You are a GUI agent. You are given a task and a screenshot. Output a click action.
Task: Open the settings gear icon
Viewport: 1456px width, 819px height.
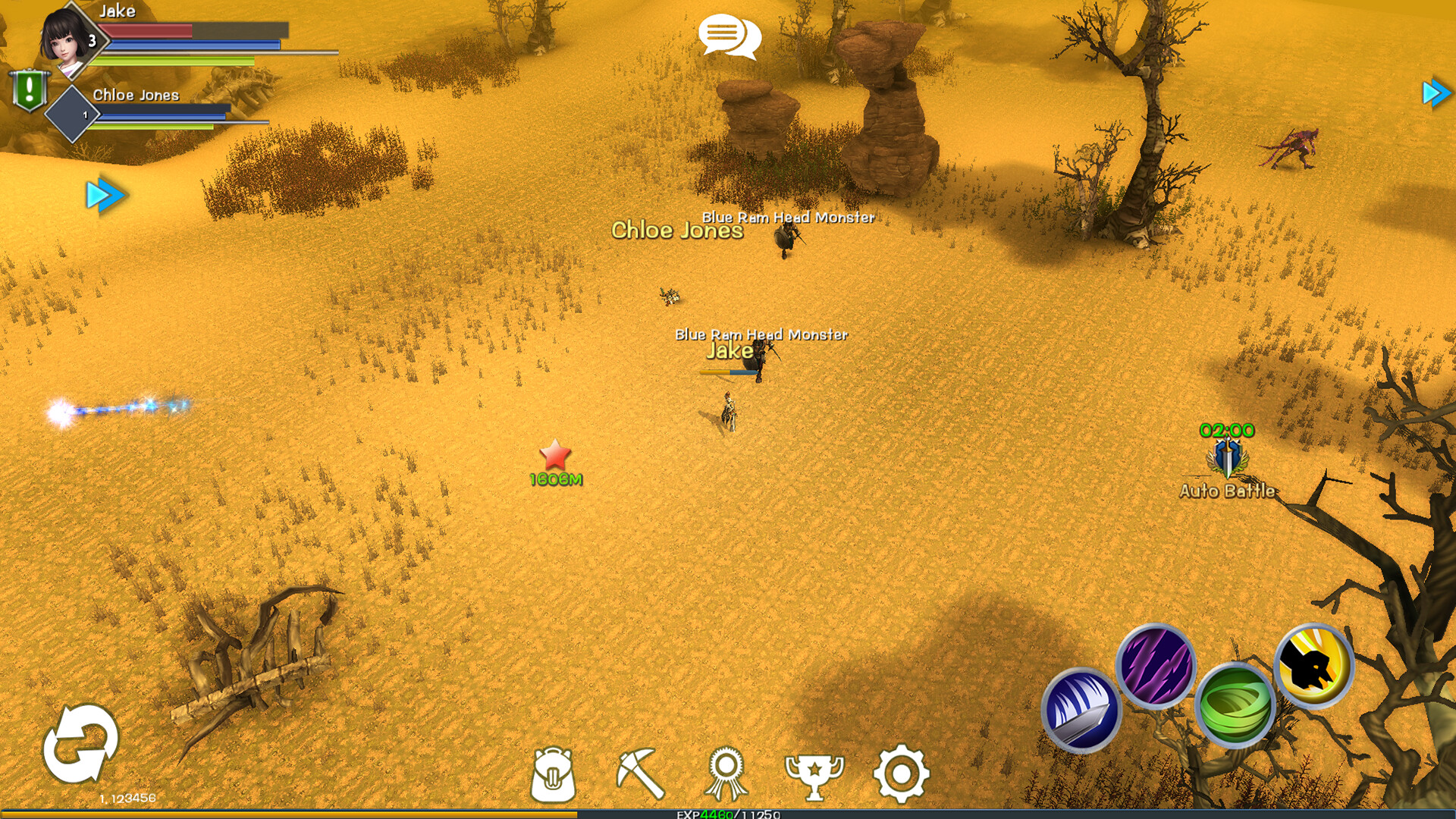point(901,771)
